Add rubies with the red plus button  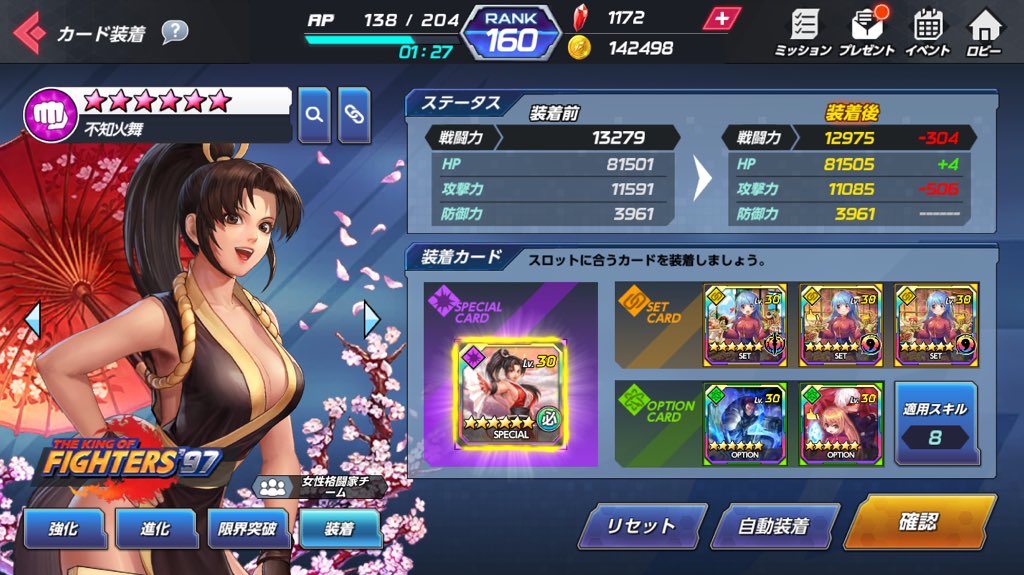[720, 19]
